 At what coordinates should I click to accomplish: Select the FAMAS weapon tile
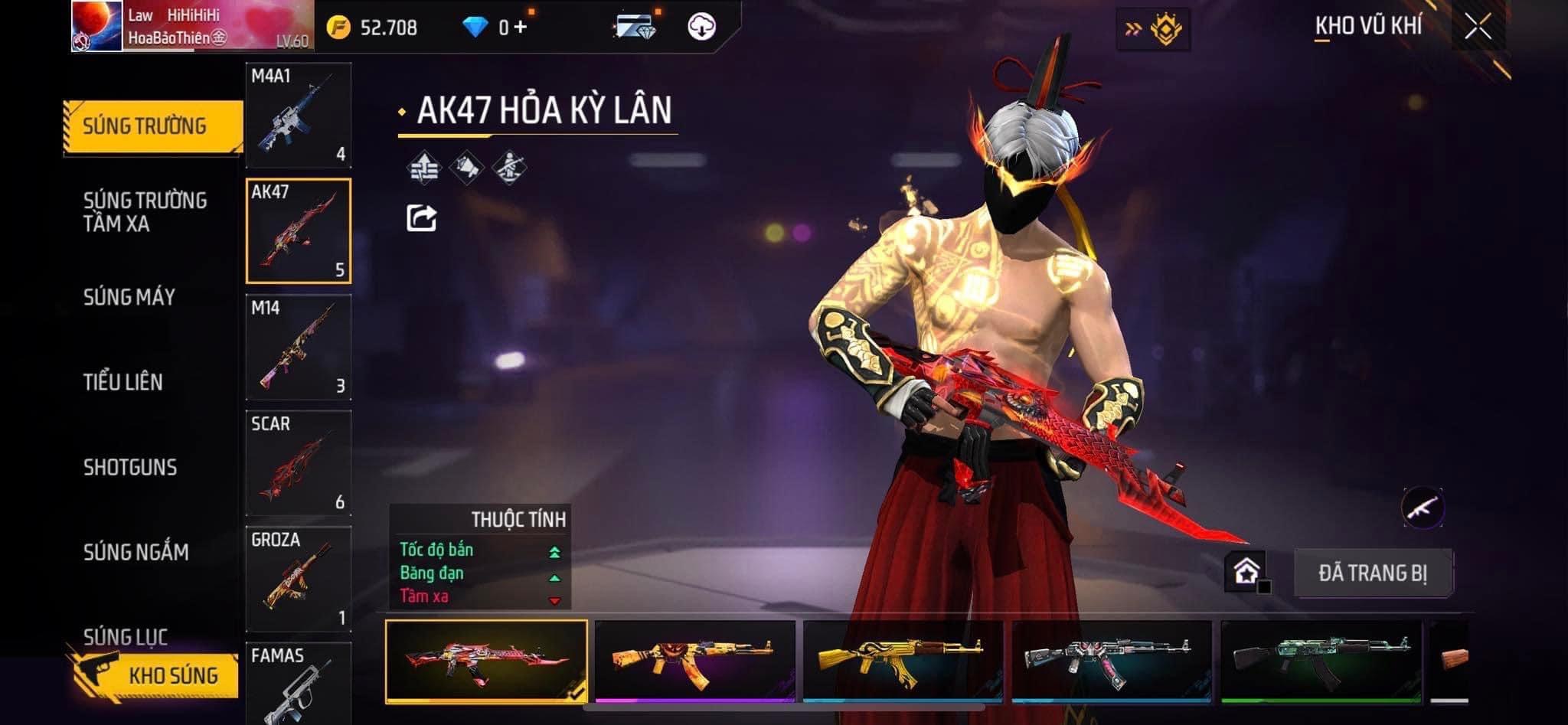coord(299,683)
